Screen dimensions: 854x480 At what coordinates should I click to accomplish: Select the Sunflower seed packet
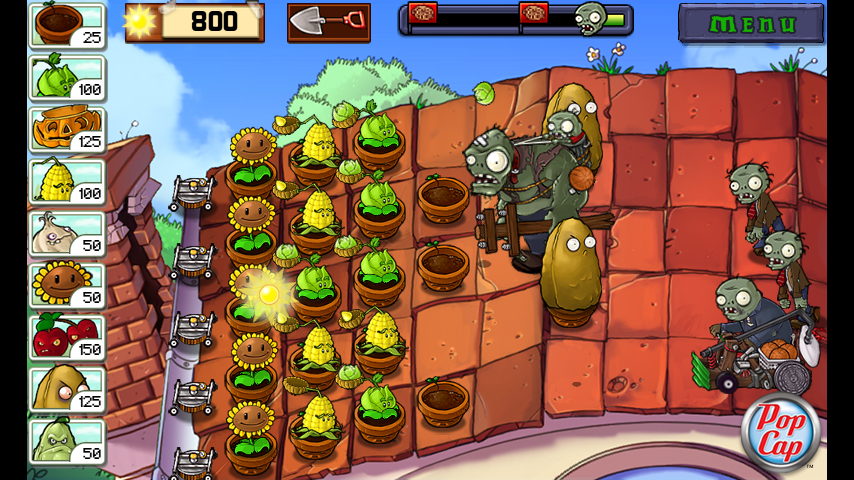pos(67,286)
